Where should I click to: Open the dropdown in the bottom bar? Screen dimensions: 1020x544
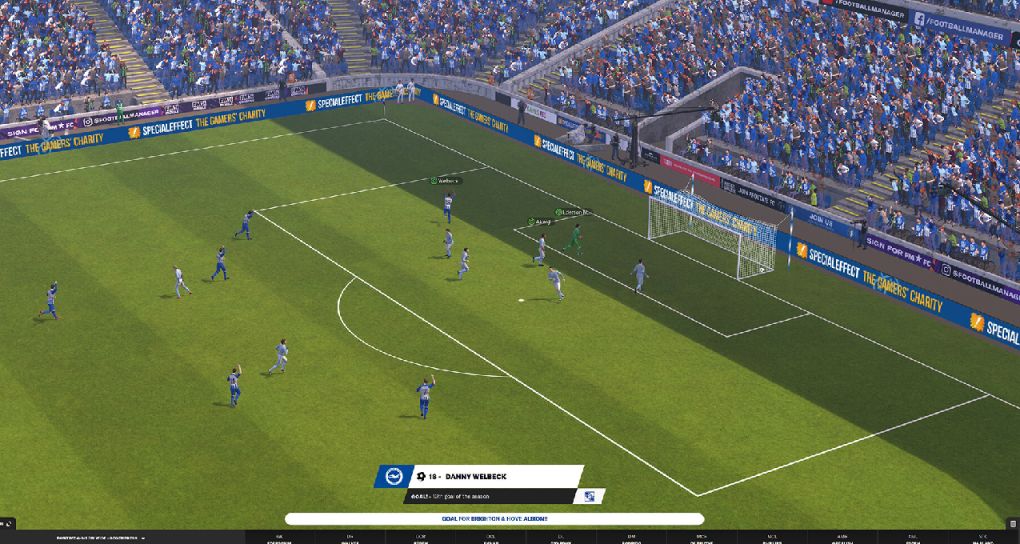point(143,538)
